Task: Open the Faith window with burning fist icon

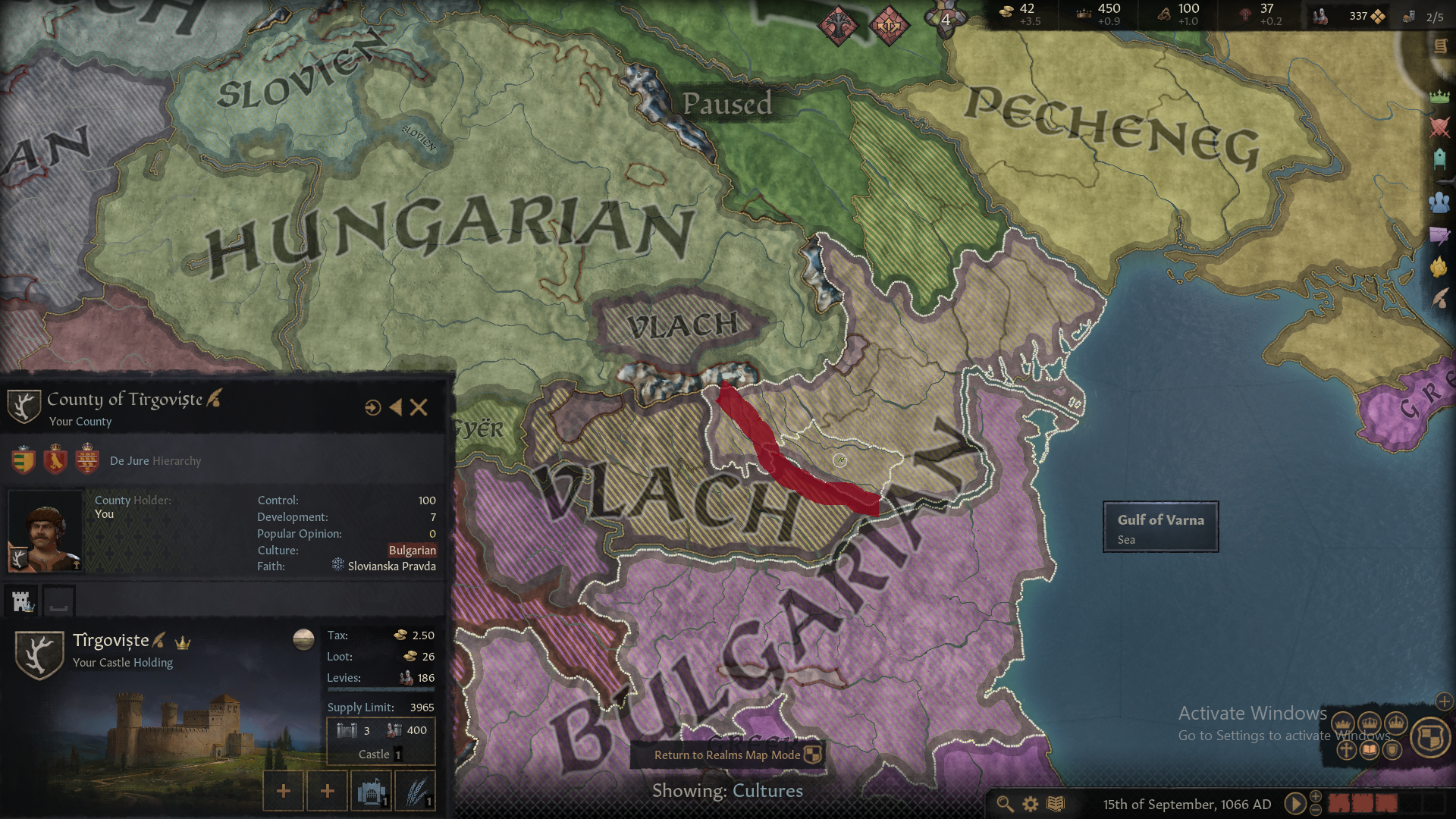Action: [x=1437, y=267]
